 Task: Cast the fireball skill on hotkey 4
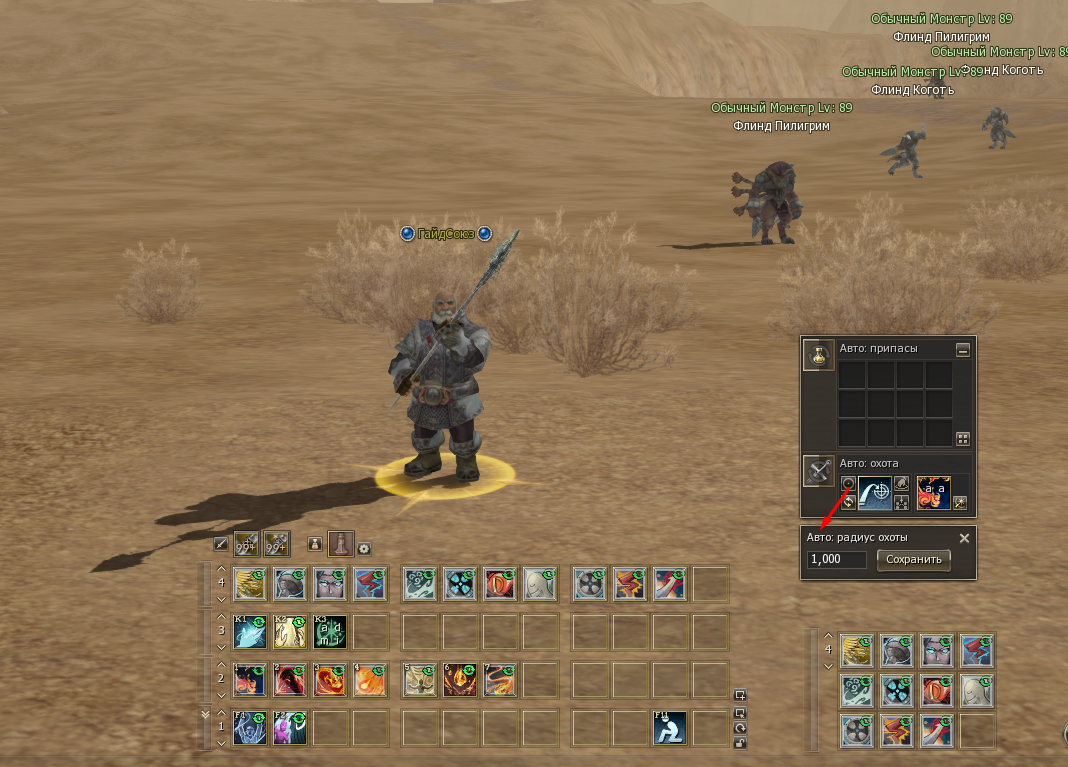point(370,680)
